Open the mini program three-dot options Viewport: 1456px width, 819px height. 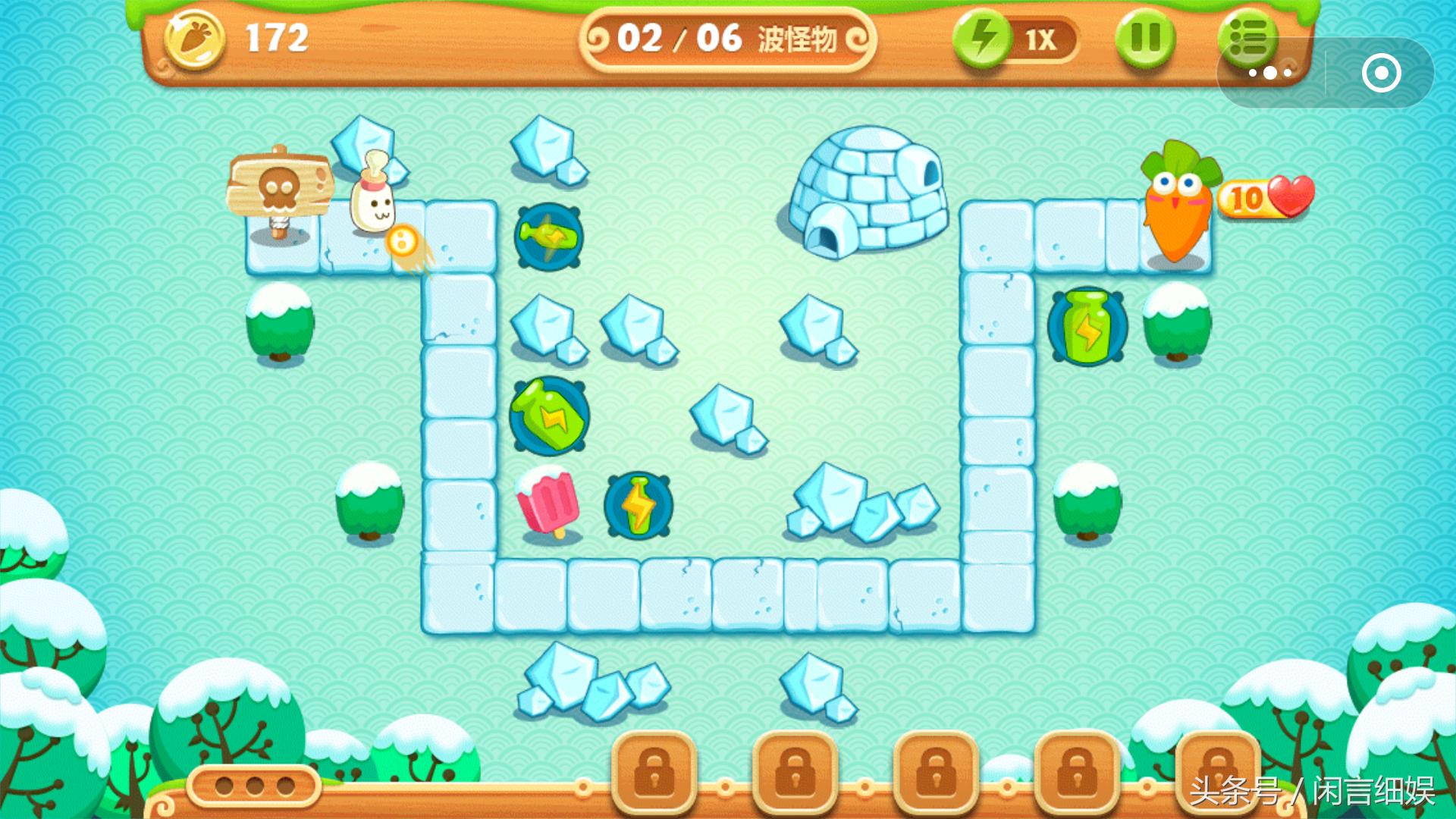(1270, 74)
